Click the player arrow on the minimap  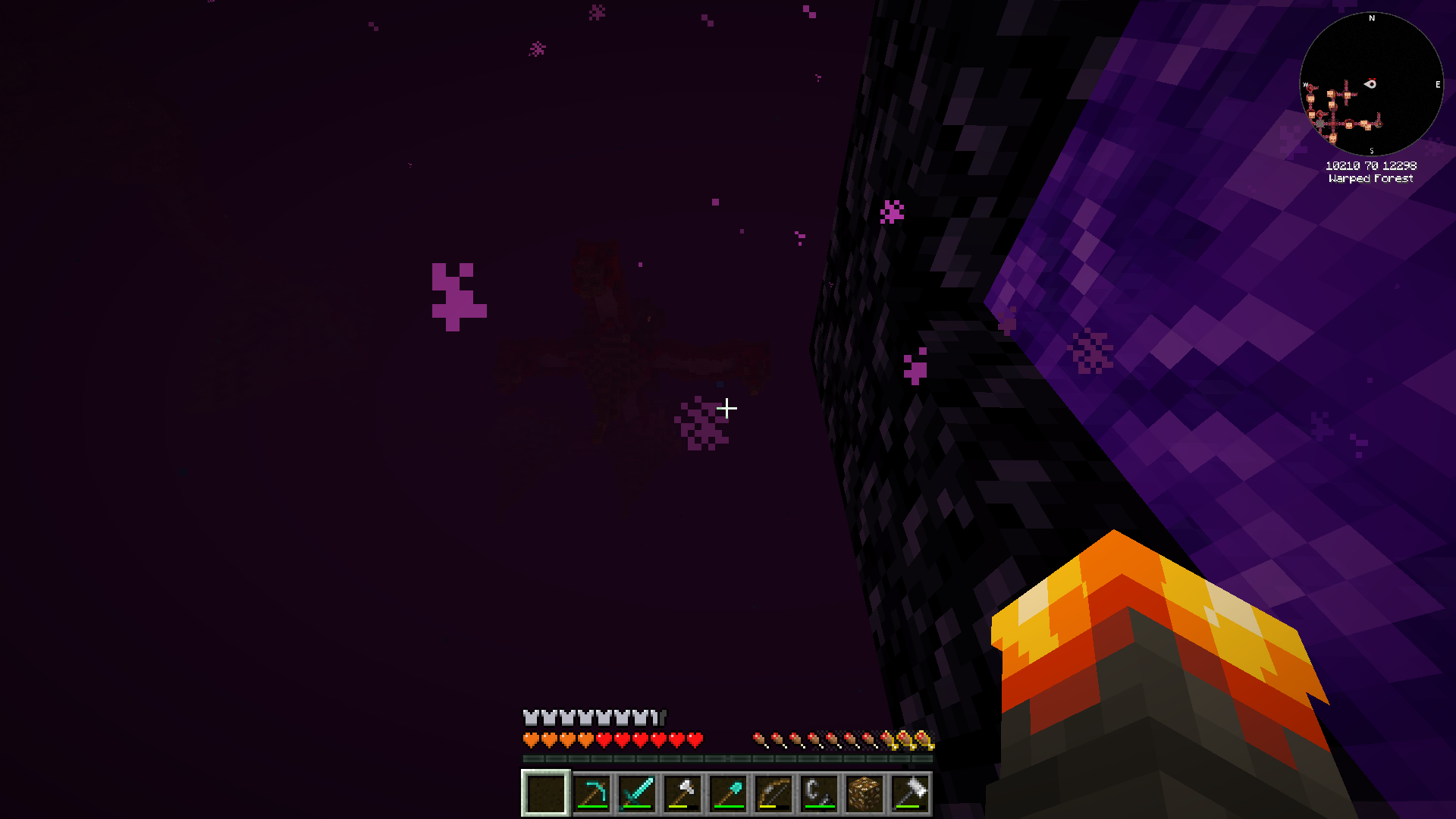tap(1371, 84)
